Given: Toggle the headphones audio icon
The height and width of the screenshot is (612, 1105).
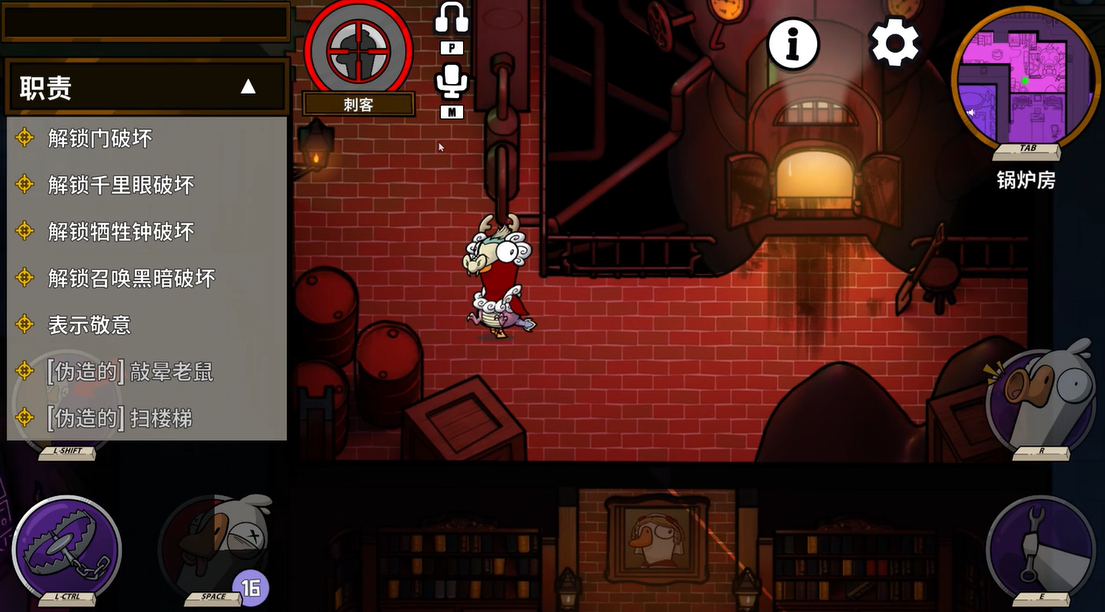Looking at the screenshot, I should click(452, 18).
